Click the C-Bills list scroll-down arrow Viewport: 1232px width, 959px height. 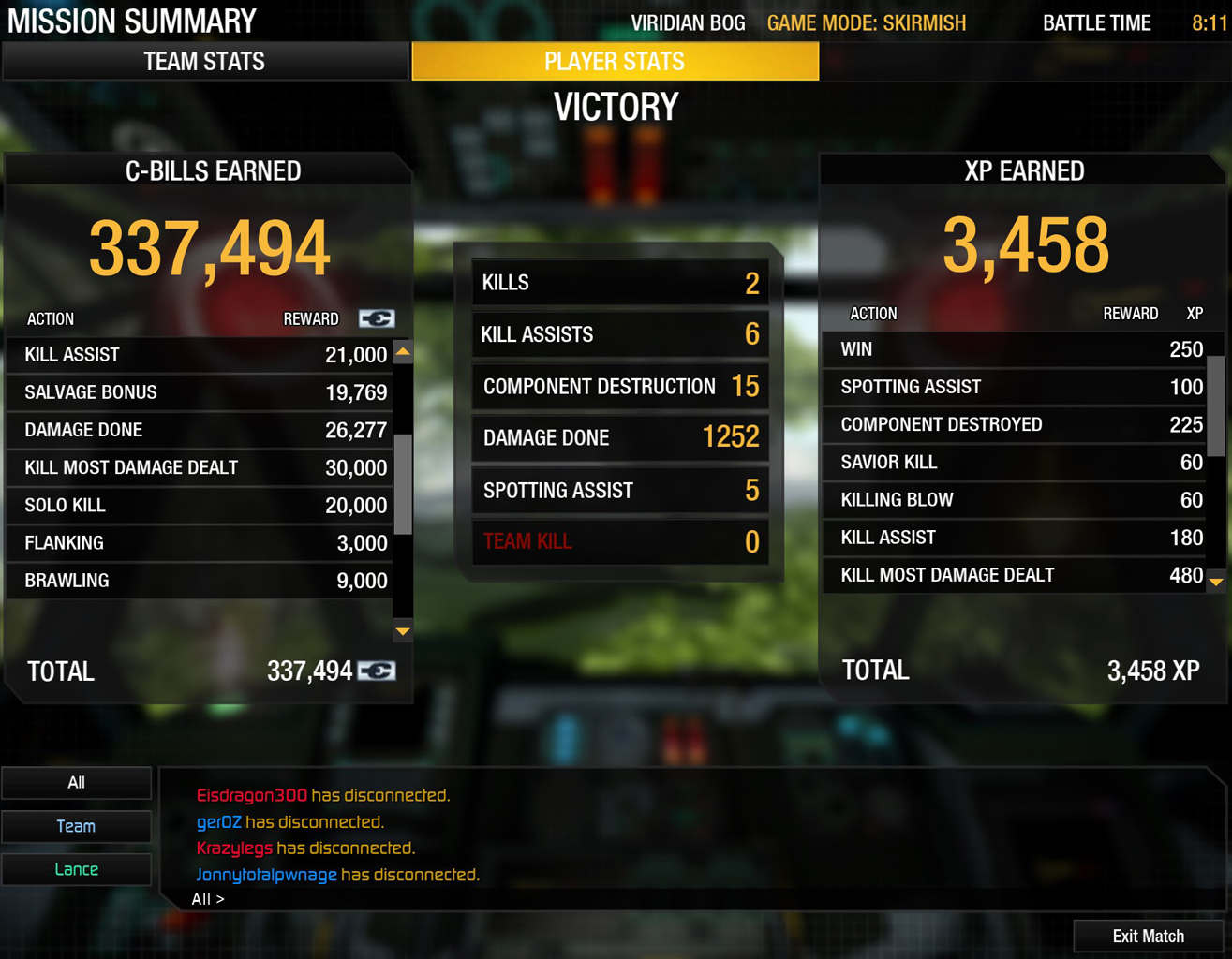(403, 631)
